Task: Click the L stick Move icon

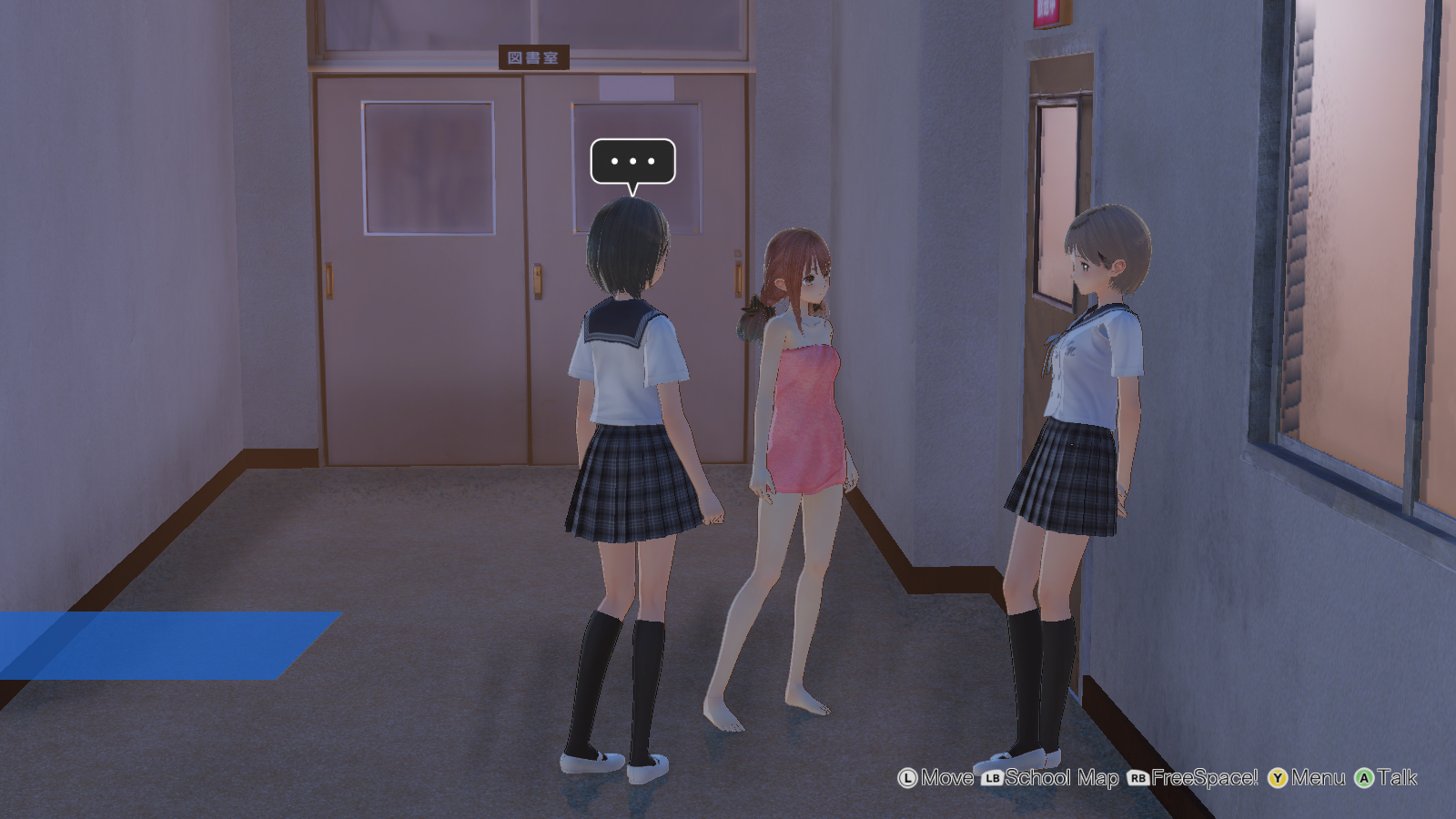Action: [909, 778]
